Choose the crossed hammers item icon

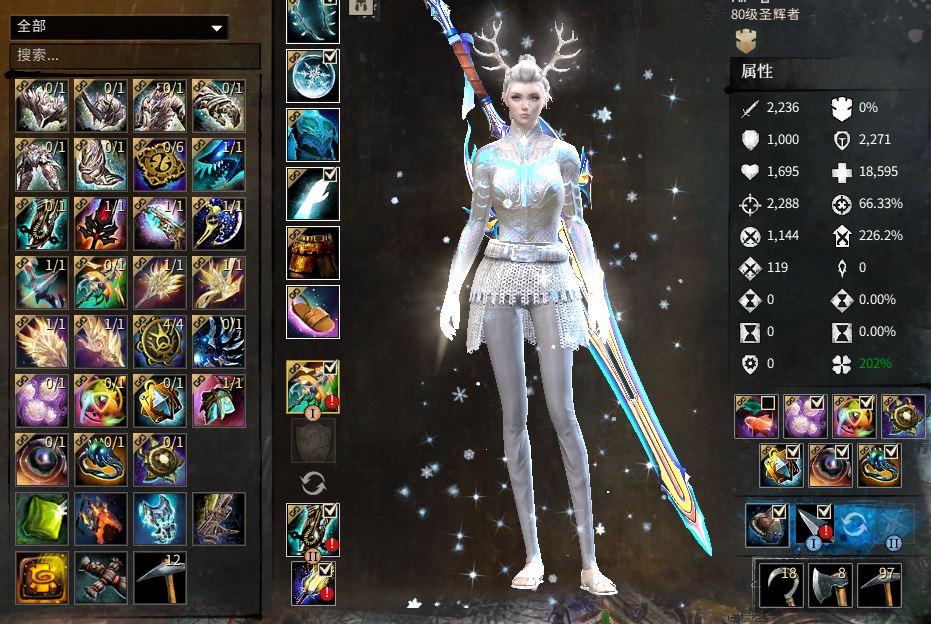pyautogui.click(x=100, y=577)
